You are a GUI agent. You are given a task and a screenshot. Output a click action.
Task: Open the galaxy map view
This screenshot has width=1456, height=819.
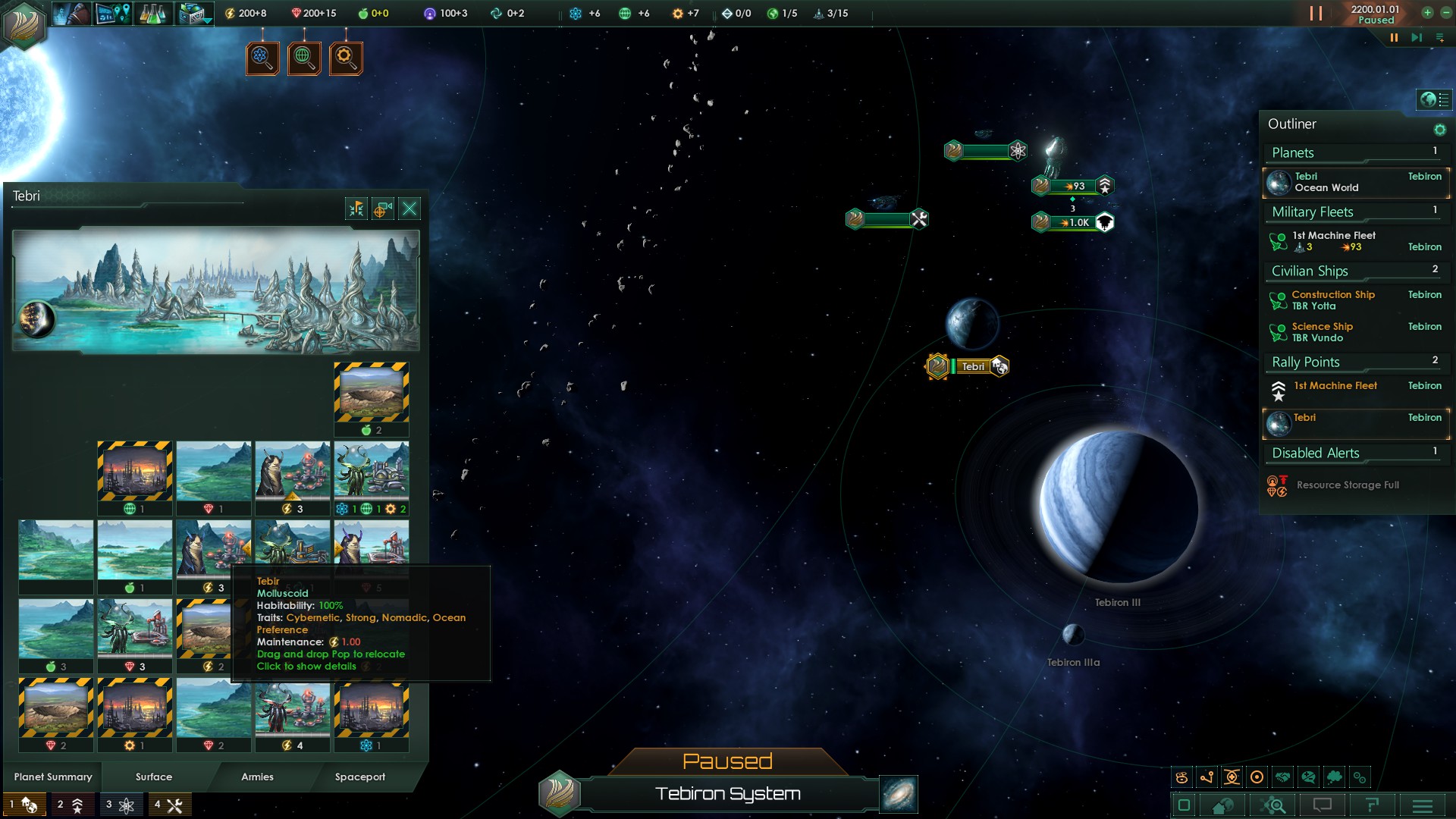(899, 794)
